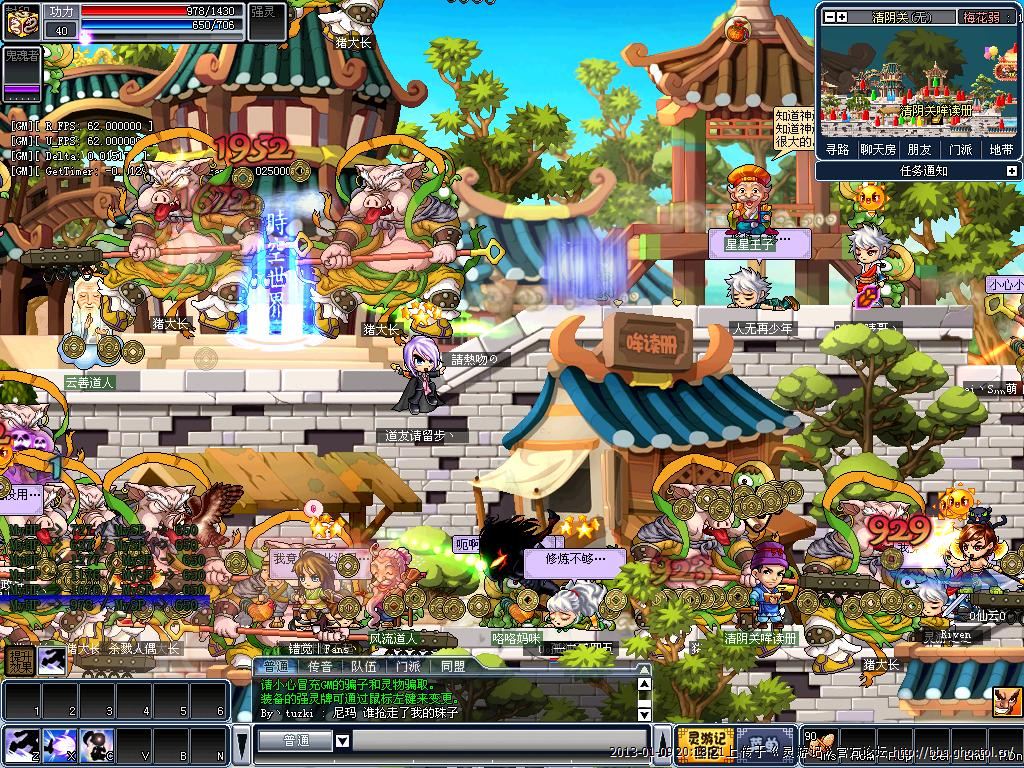Open the 普通 chat channel dropdown
The width and height of the screenshot is (1024, 768).
342,741
